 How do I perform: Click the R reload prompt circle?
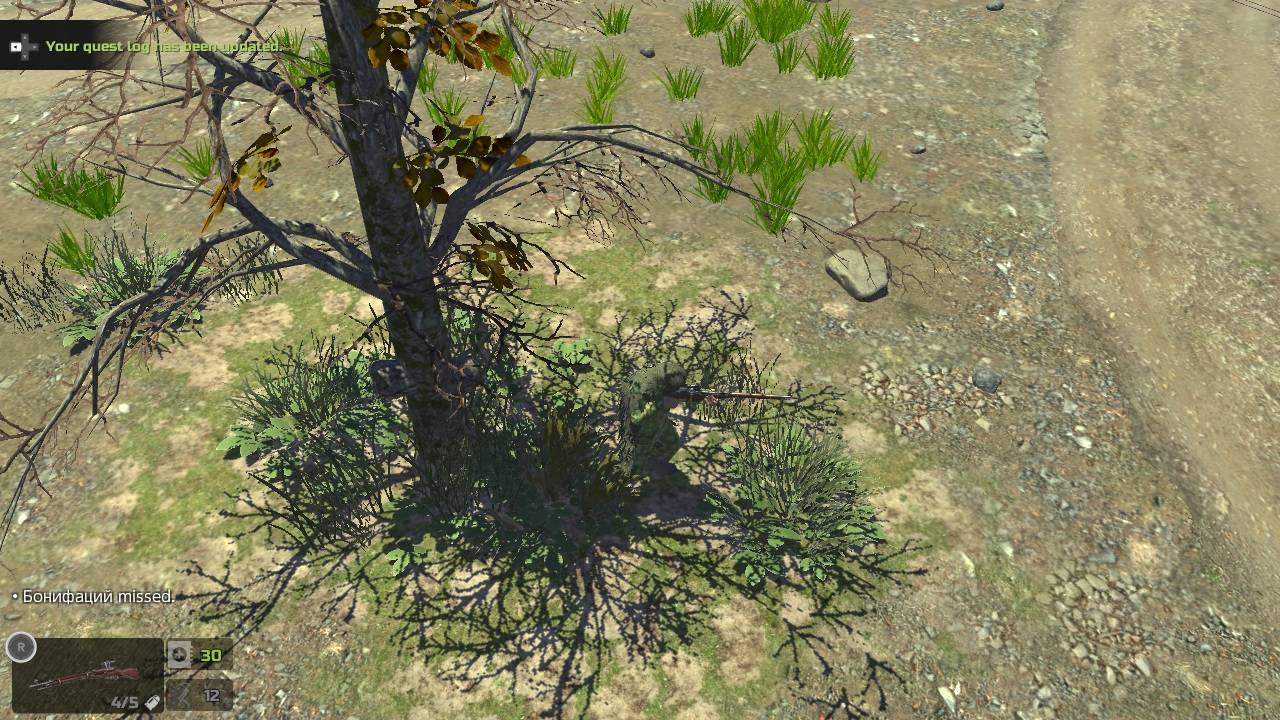point(21,648)
